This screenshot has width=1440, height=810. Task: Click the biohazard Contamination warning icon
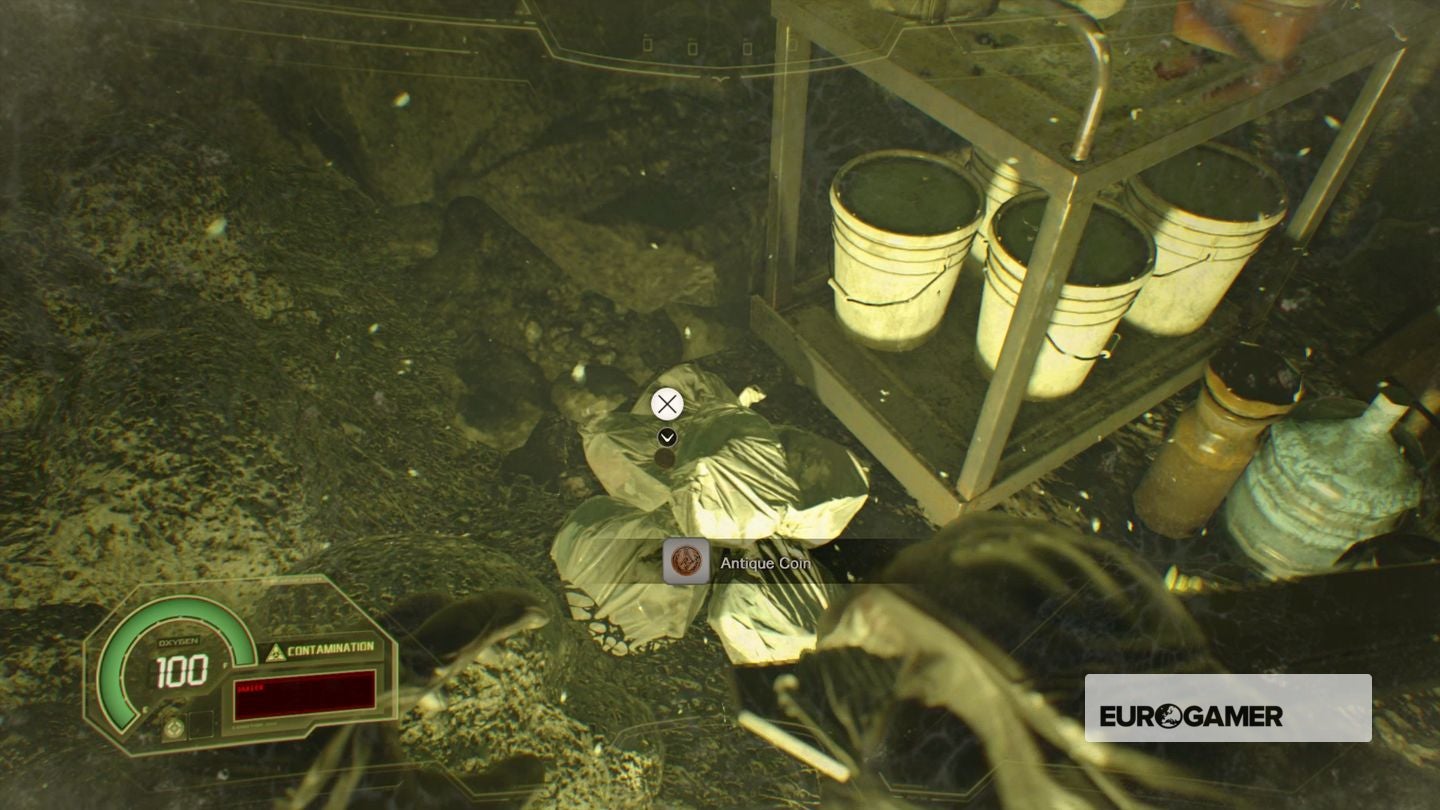pos(276,651)
